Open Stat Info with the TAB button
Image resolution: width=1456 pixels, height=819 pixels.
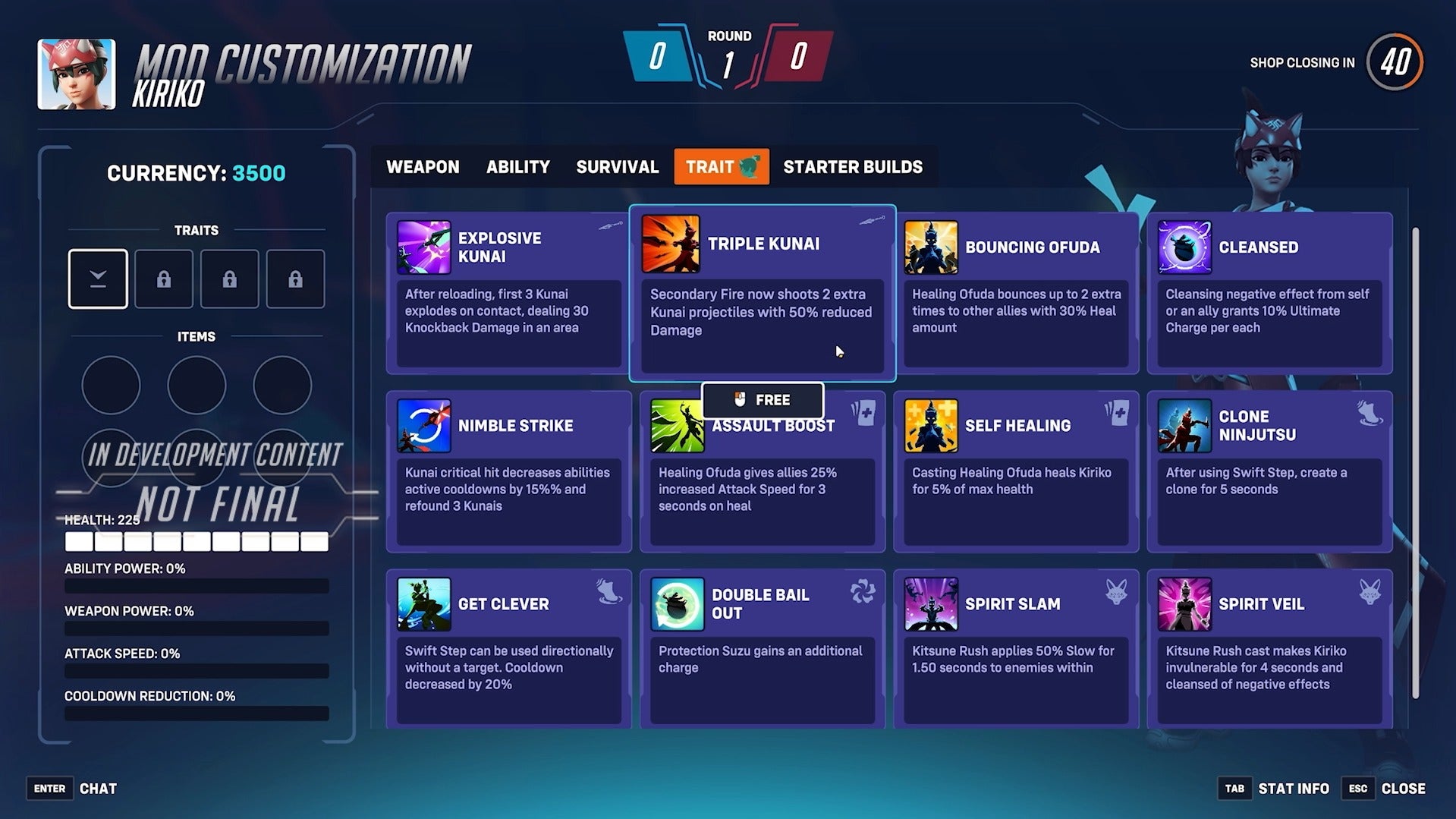(1234, 789)
